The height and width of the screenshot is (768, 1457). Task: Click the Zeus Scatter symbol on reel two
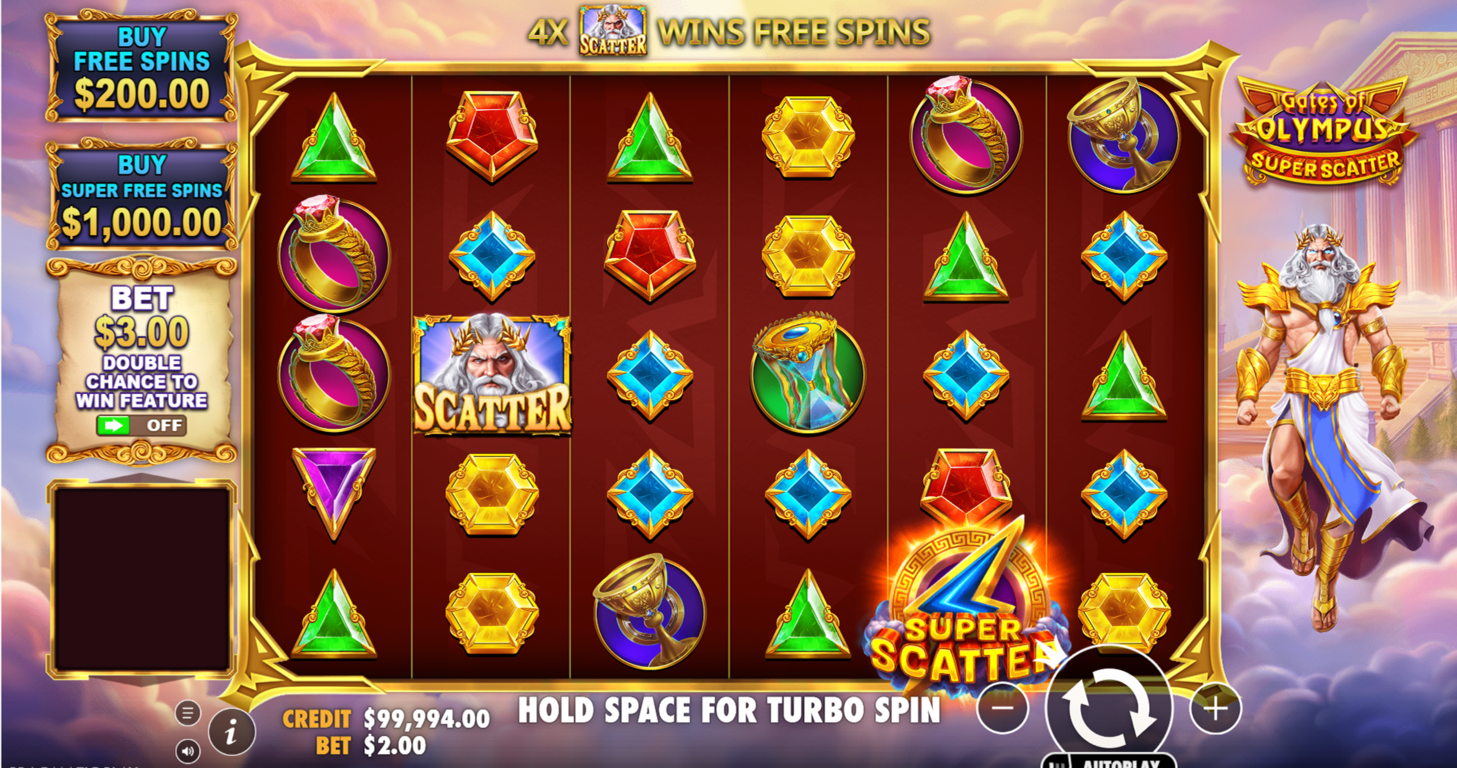point(492,375)
